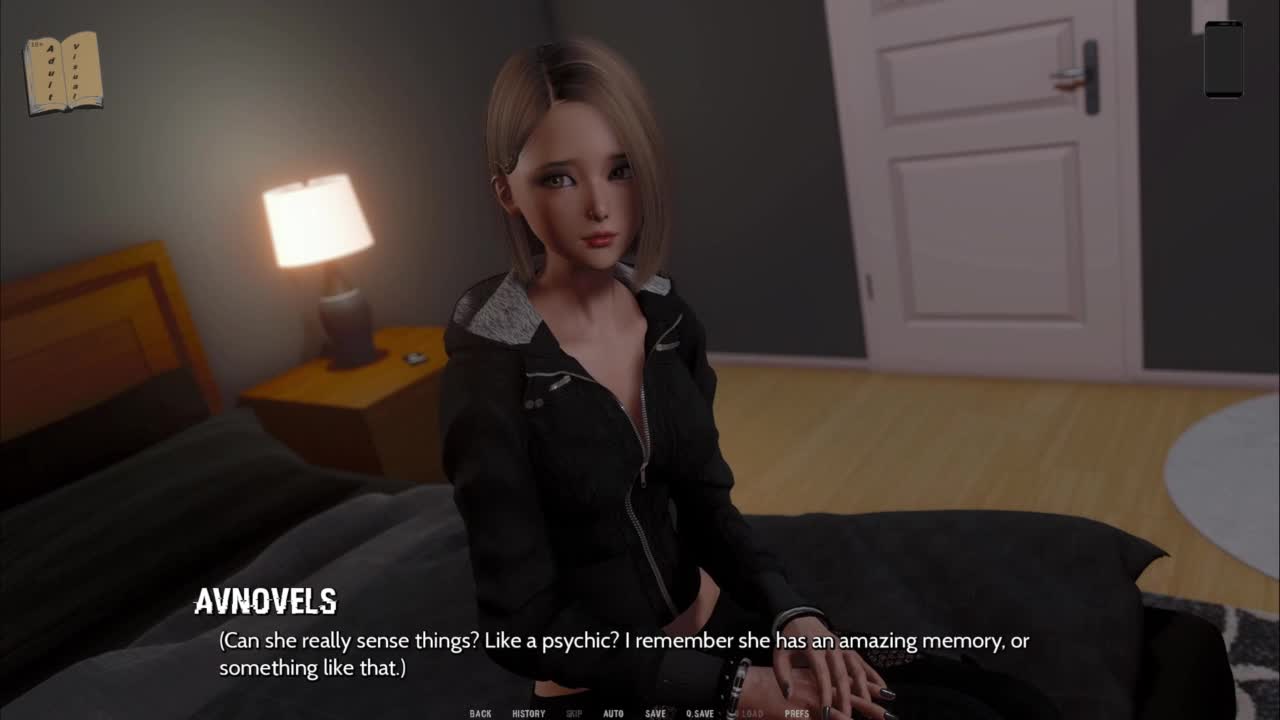1280x720 pixels.
Task: Open the Adult Visual book icon
Action: pos(63,72)
